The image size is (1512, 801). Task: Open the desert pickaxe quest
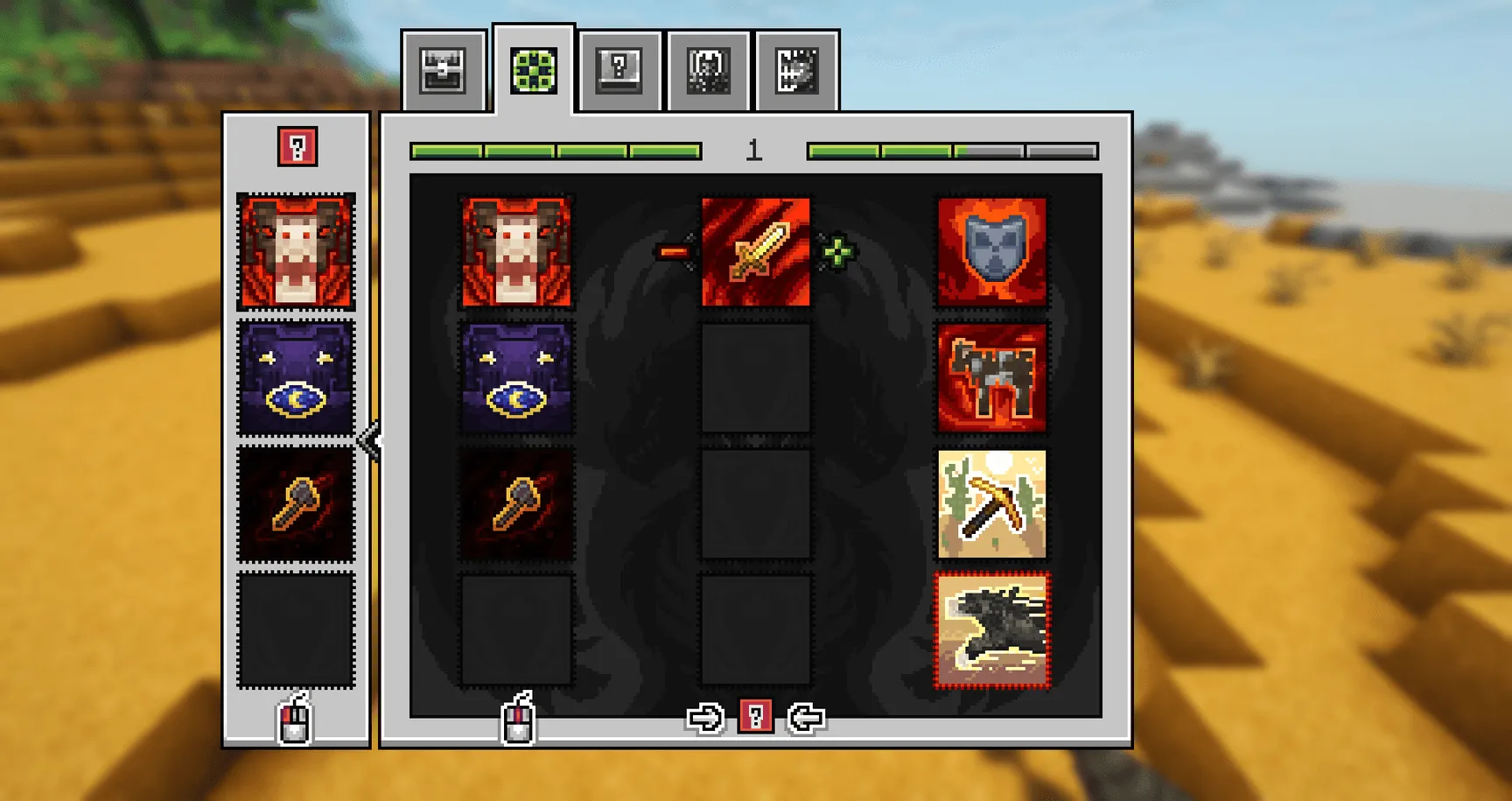click(x=991, y=501)
